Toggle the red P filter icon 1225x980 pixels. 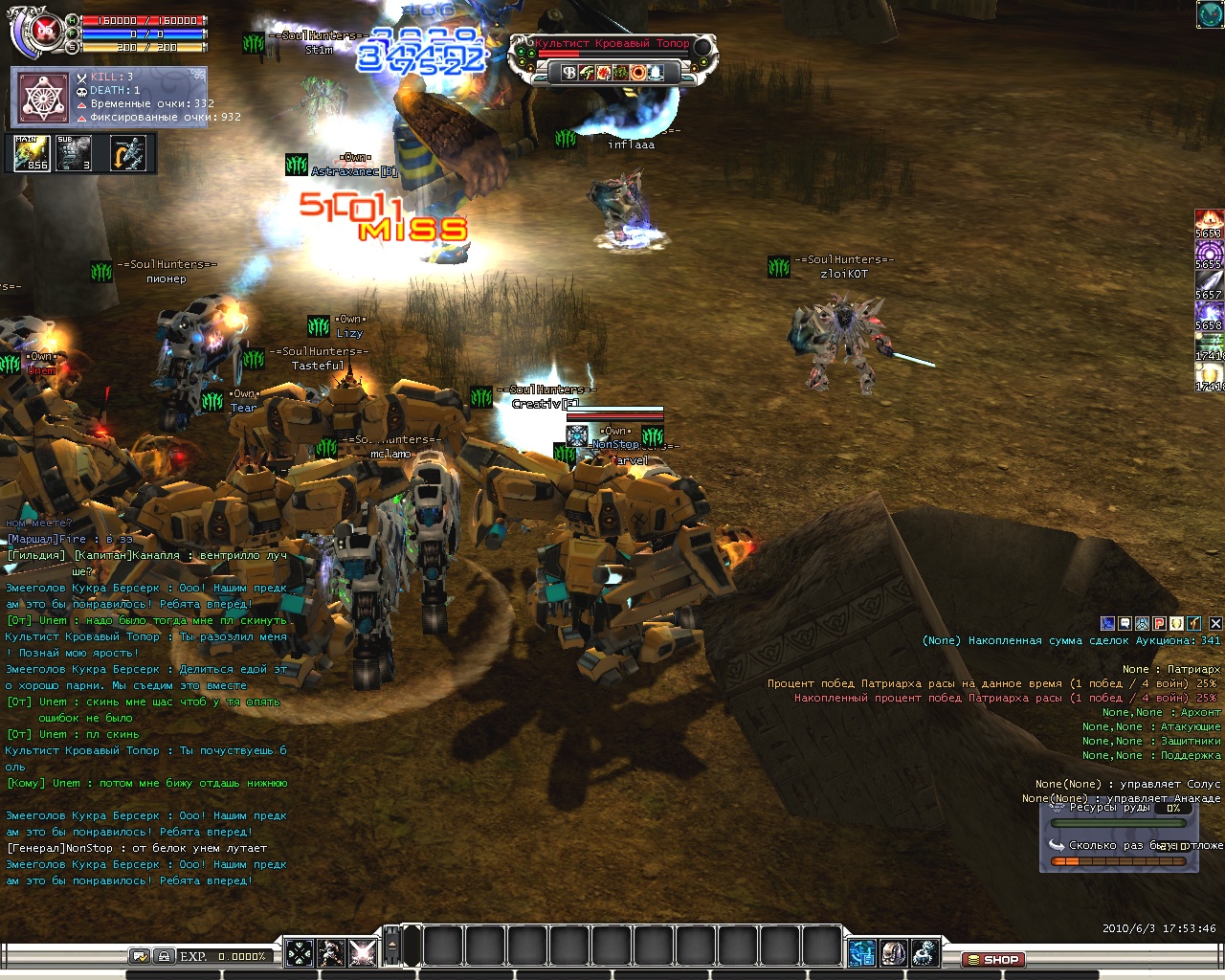coord(1159,623)
